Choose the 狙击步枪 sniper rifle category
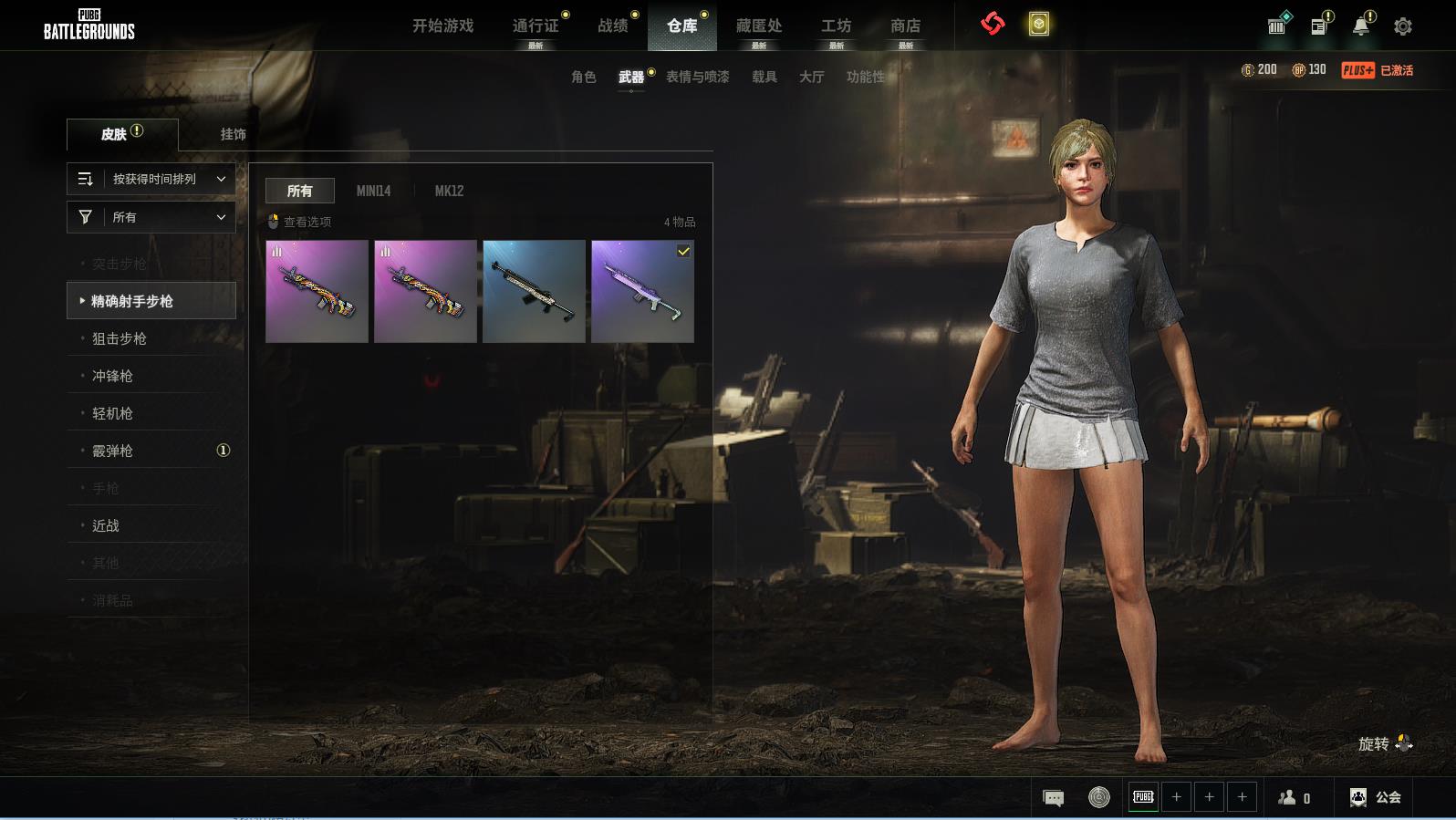Screen dimensions: 1456x820 (120, 338)
